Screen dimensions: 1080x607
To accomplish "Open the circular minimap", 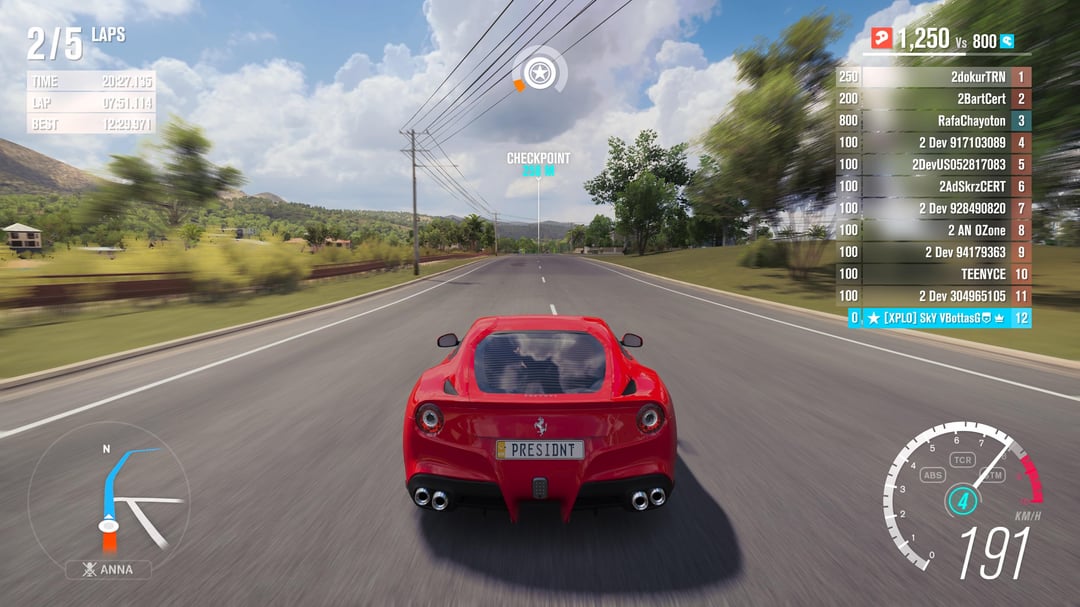I will pyautogui.click(x=108, y=497).
